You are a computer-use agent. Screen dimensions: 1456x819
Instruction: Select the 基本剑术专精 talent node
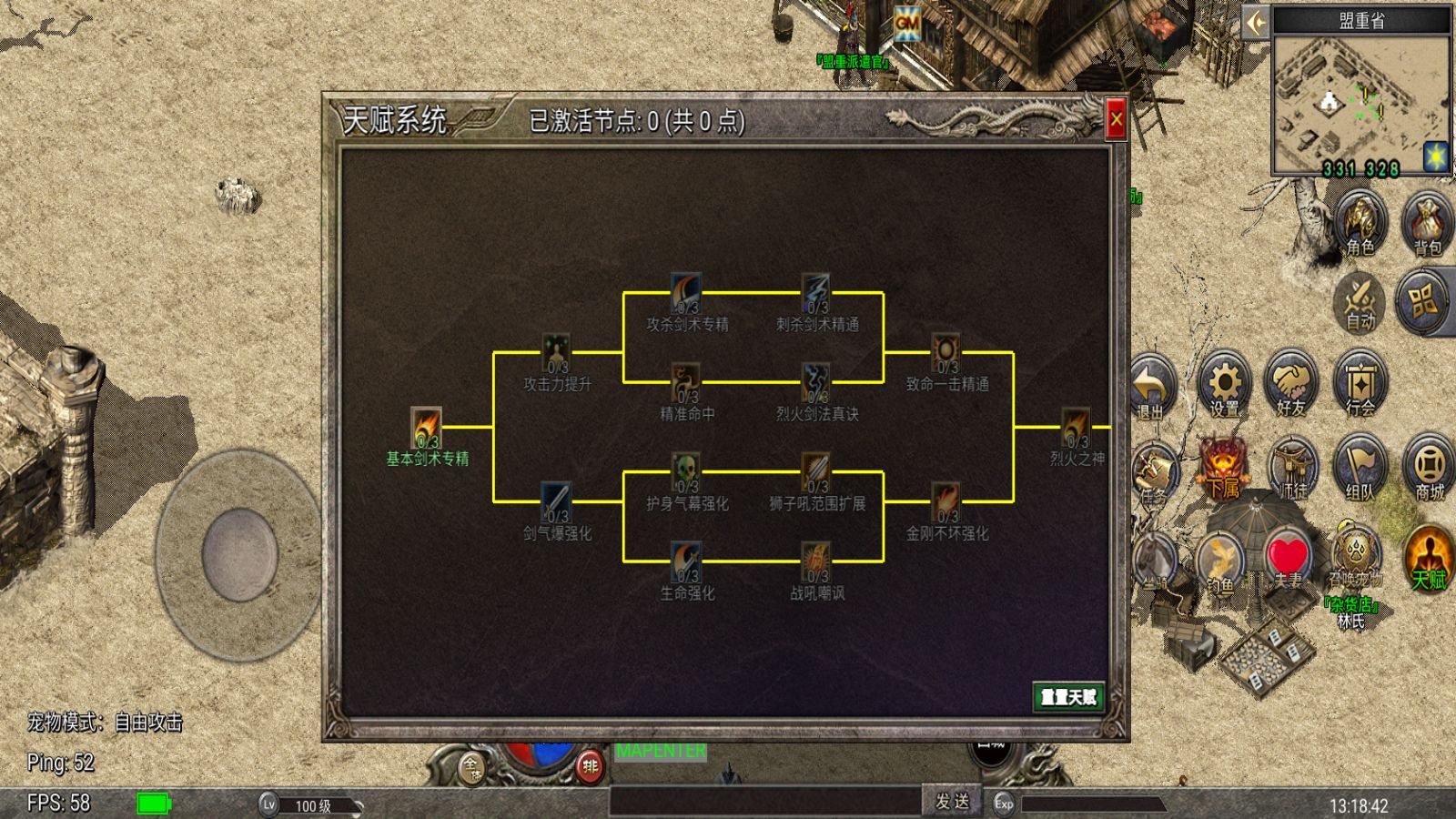coord(427,428)
